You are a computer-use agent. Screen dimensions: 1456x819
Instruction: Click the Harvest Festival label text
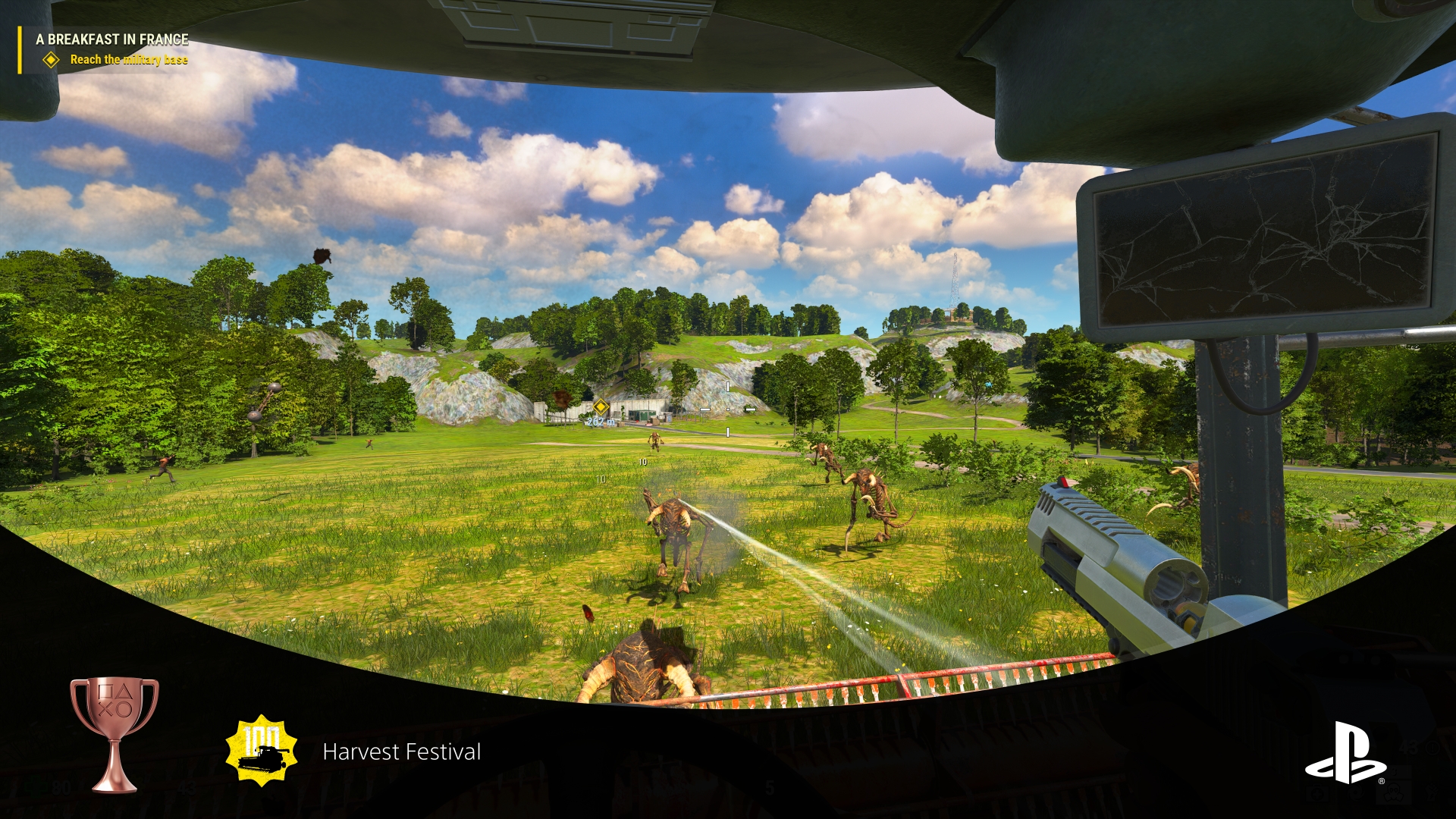(x=402, y=752)
